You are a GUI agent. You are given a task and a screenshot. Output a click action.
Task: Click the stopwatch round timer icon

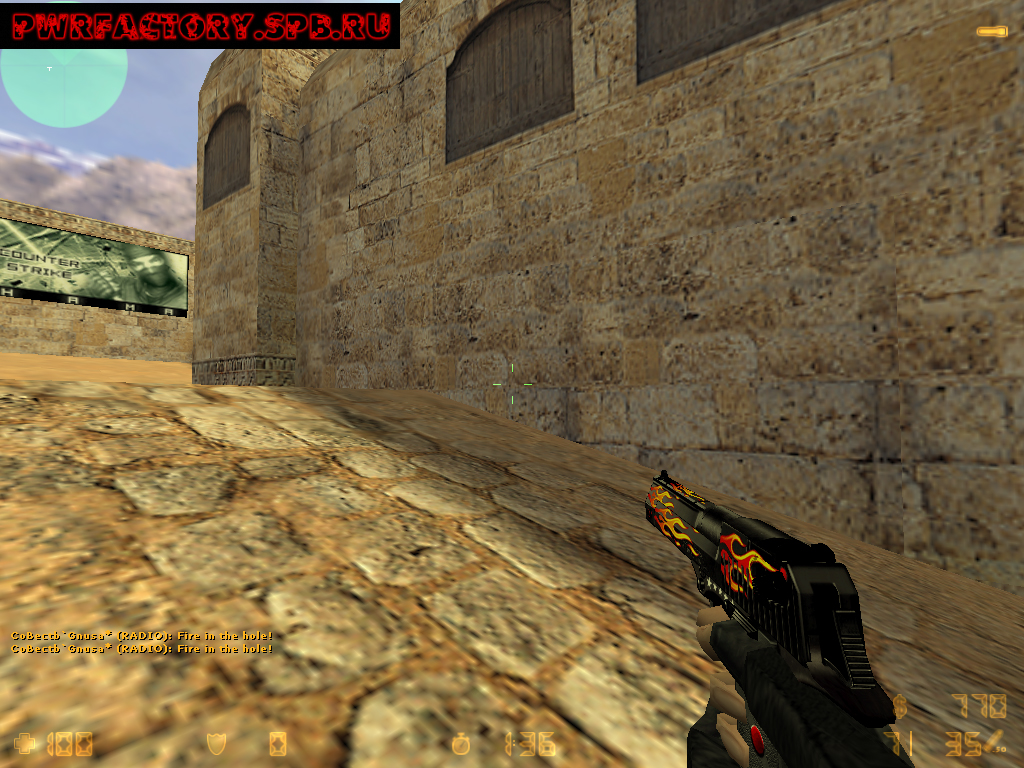[x=461, y=744]
